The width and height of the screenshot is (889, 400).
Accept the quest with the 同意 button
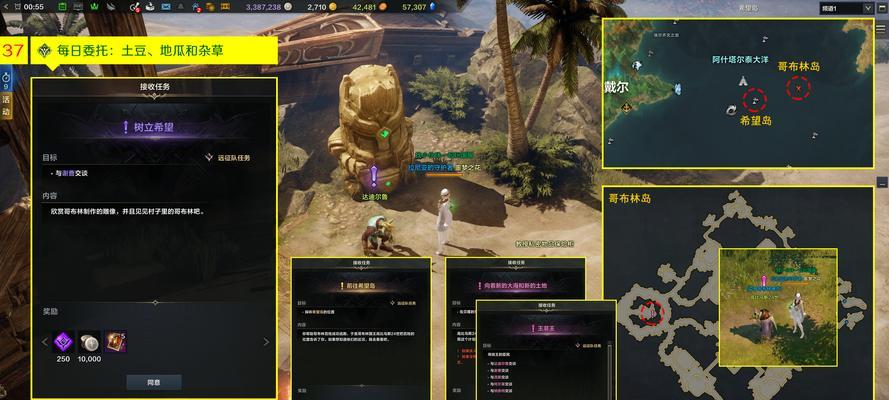pyautogui.click(x=153, y=381)
